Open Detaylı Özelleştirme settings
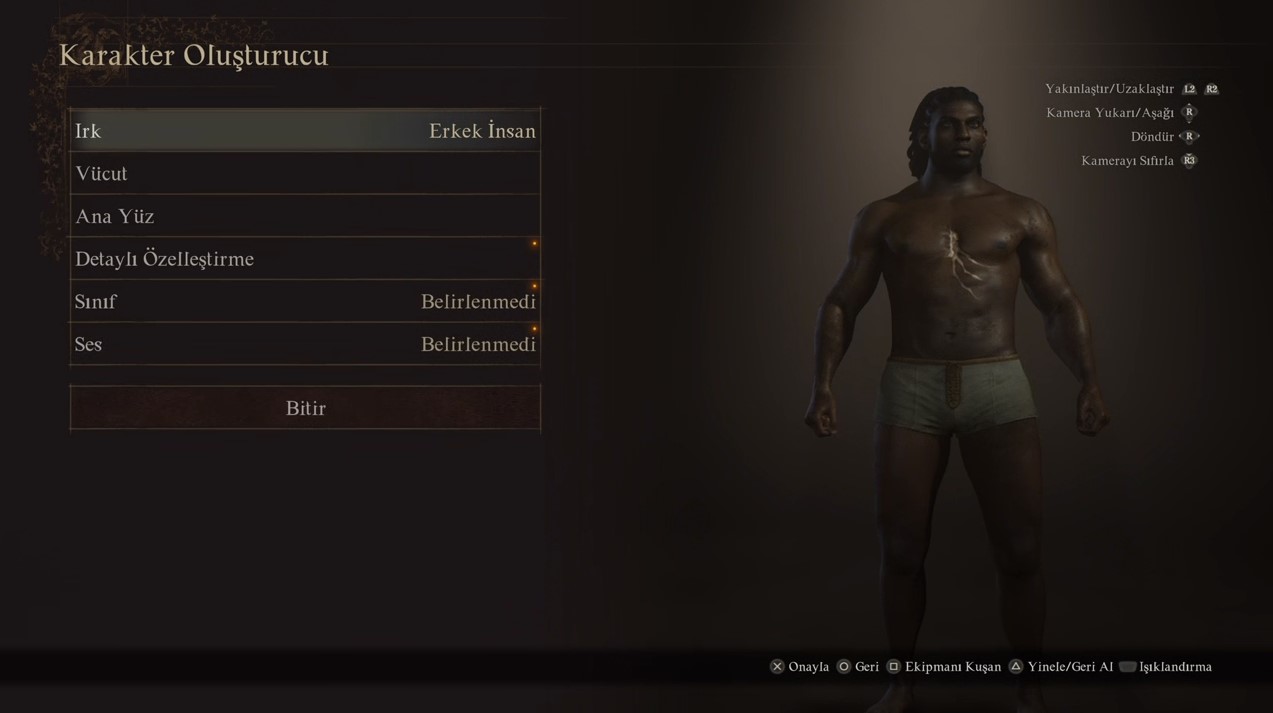This screenshot has height=713, width=1273. 305,259
